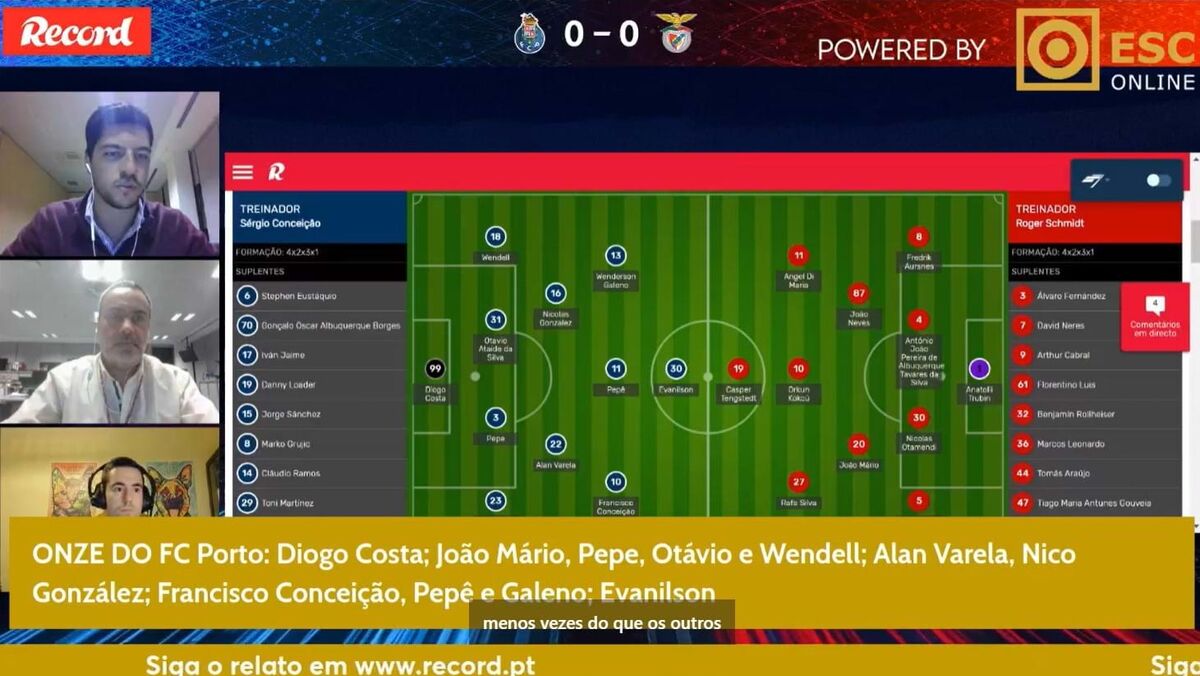This screenshot has width=1200, height=676.
Task: Choose Angel Di Maria on the pitch
Action: pos(797,256)
